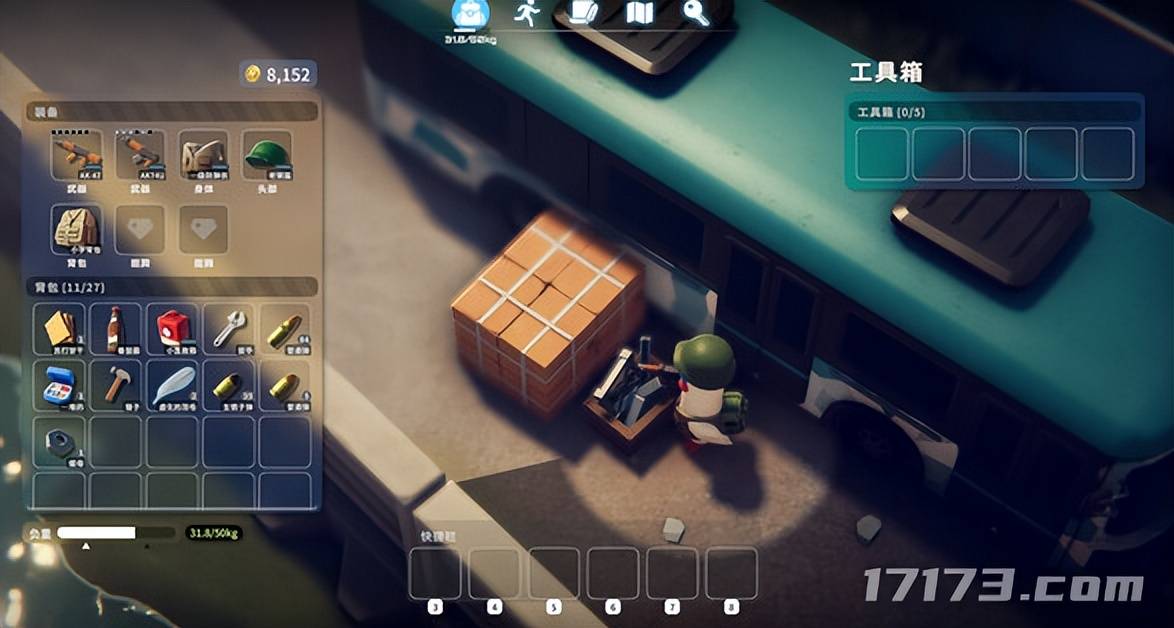
Task: Select the equipped body armor slot
Action: (204, 155)
